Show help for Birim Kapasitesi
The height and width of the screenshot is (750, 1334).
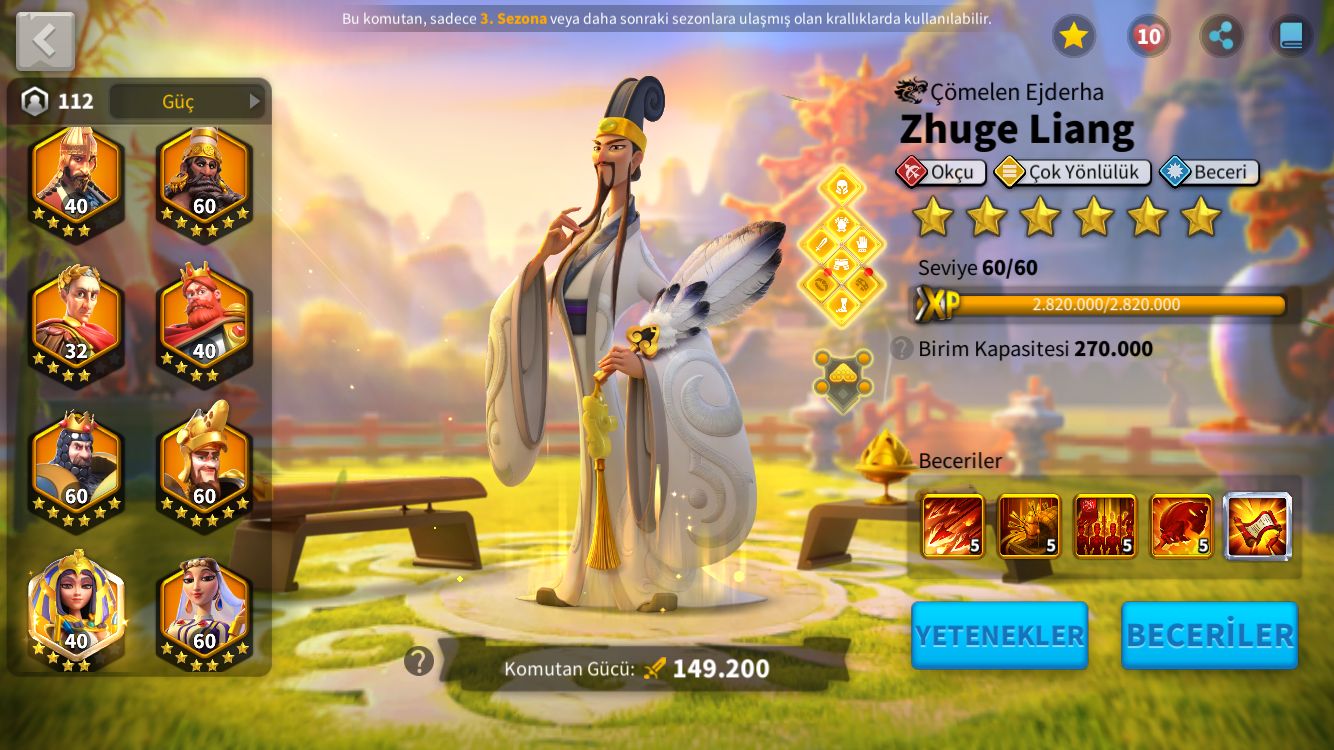(902, 348)
